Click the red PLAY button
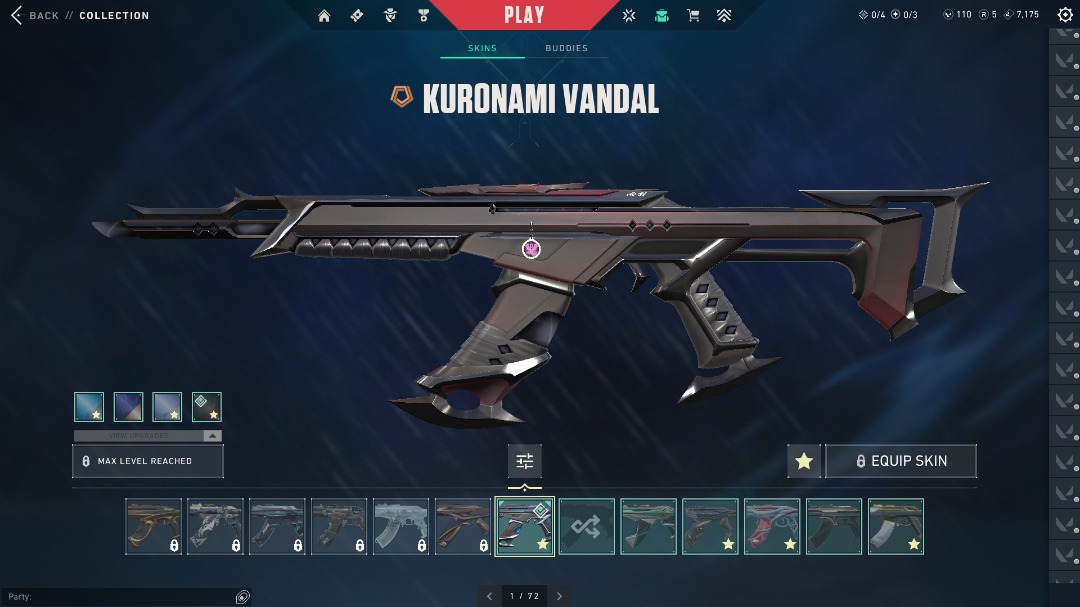 tap(524, 15)
